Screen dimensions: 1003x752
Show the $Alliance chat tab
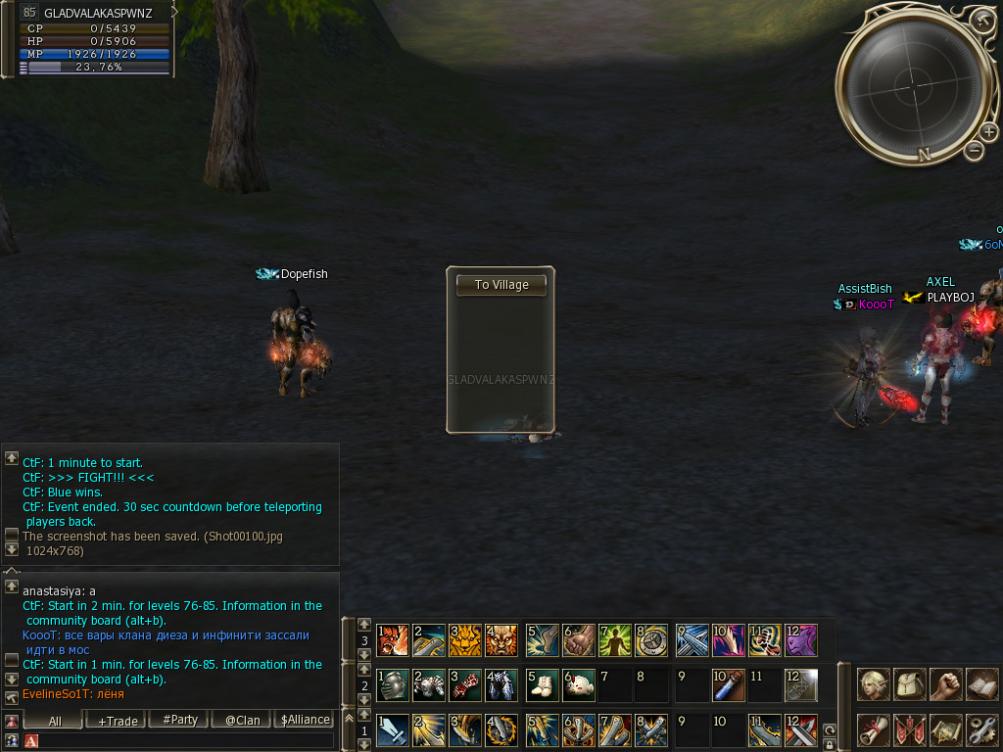(305, 720)
